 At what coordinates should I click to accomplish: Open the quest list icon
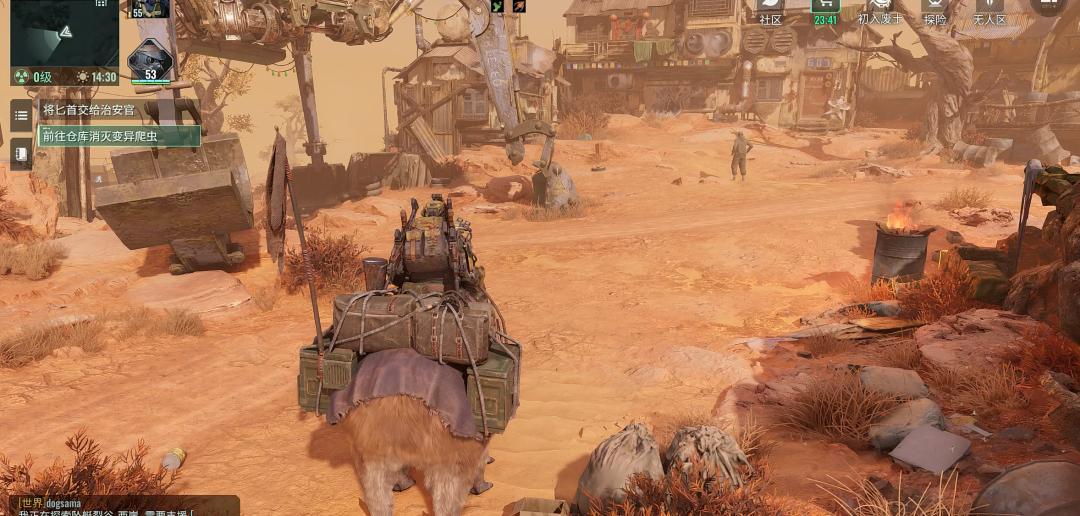pyautogui.click(x=21, y=115)
